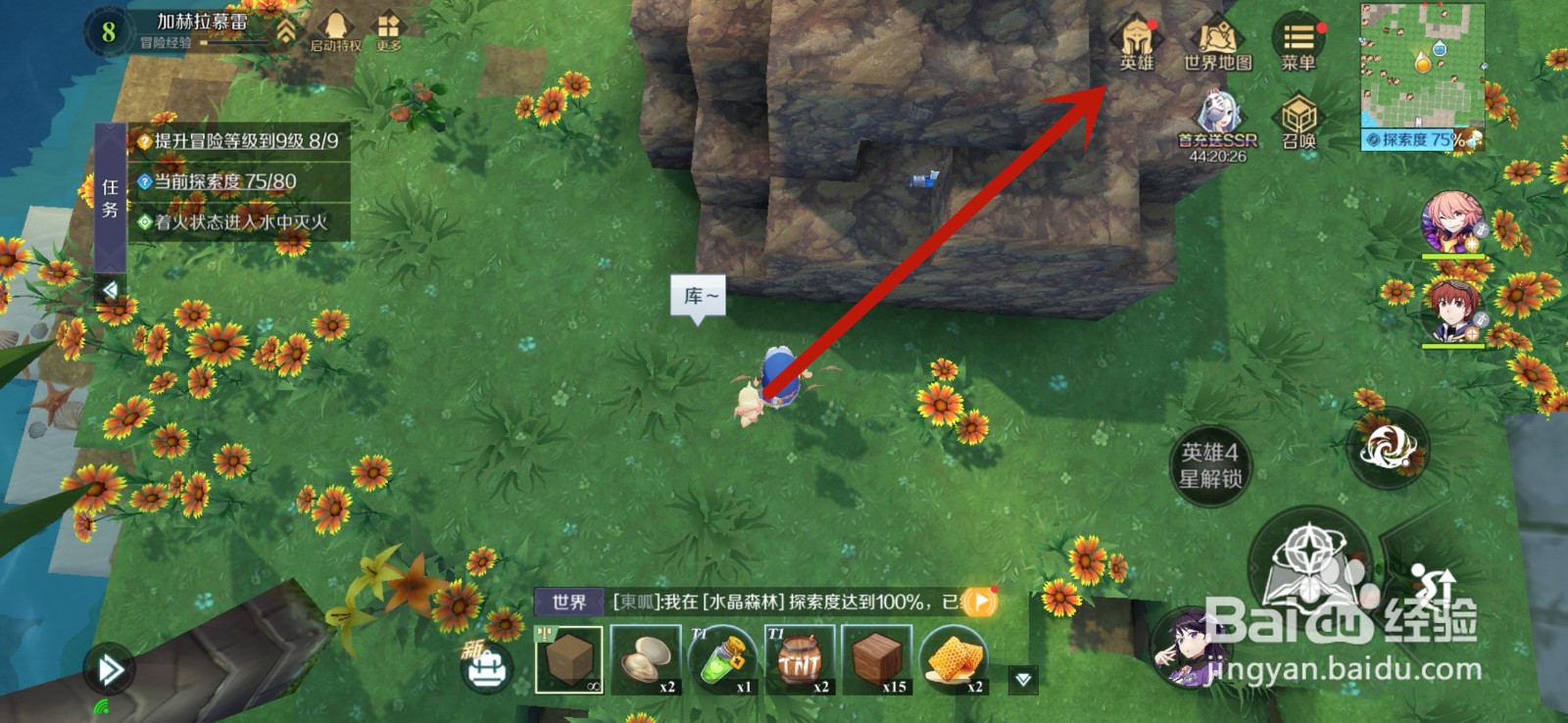Open the backpack with 新 badge
Viewport: 1568px width, 723px height.
click(486, 667)
